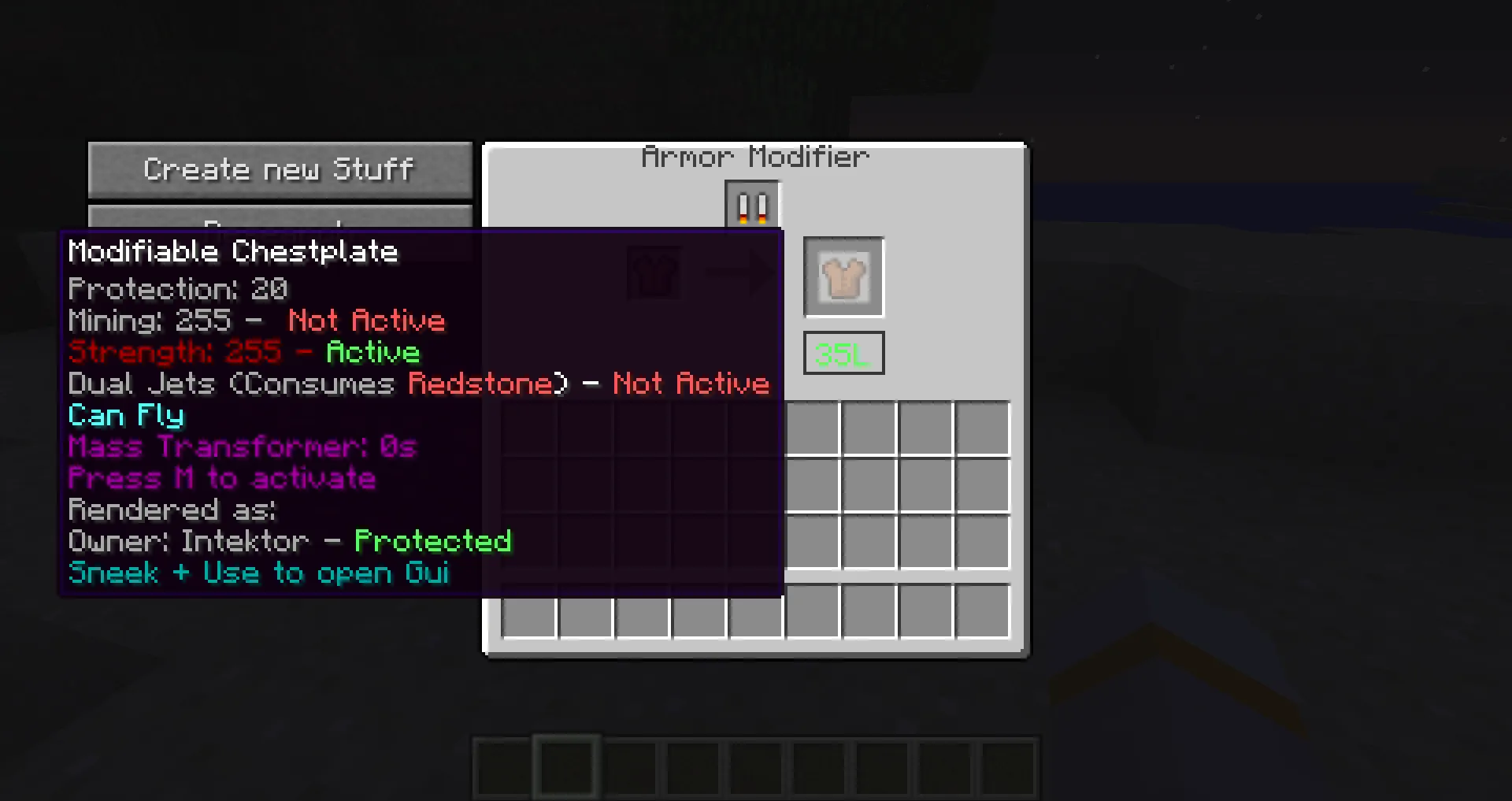The image size is (1512, 801).
Task: Open the Modifiable Chestplate tooltip panel
Action: [233, 250]
